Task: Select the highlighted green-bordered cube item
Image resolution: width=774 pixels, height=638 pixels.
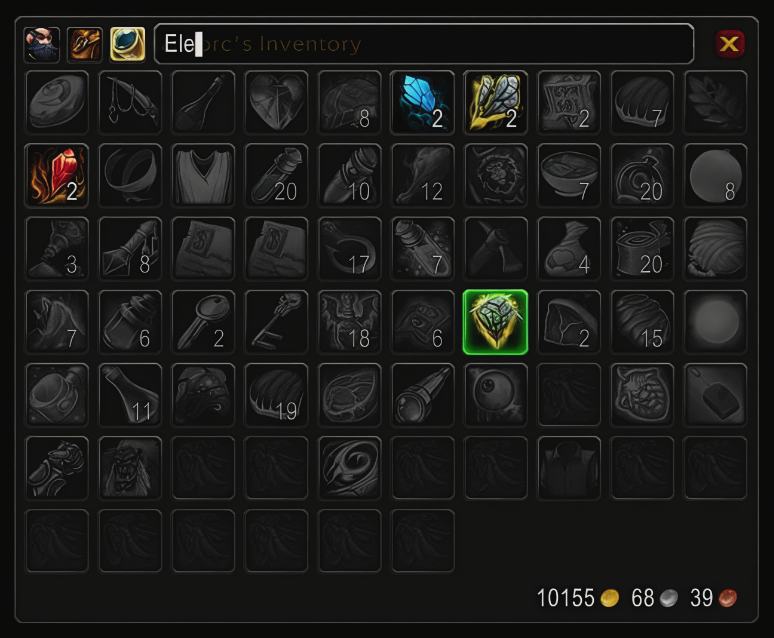Action: (496, 322)
